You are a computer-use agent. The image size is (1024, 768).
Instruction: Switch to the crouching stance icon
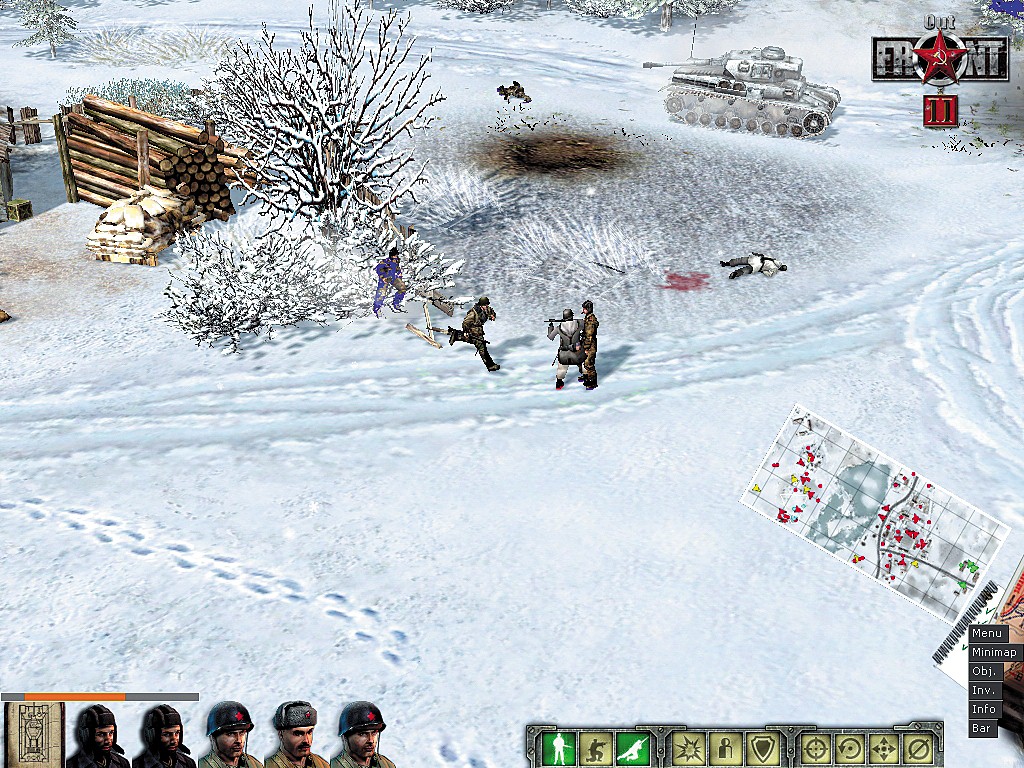click(x=597, y=747)
